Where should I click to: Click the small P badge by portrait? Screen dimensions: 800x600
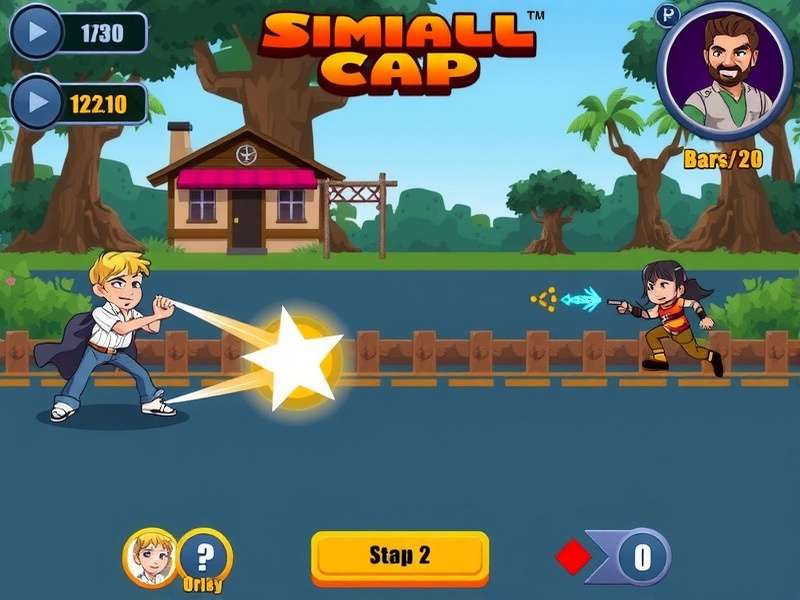667,14
